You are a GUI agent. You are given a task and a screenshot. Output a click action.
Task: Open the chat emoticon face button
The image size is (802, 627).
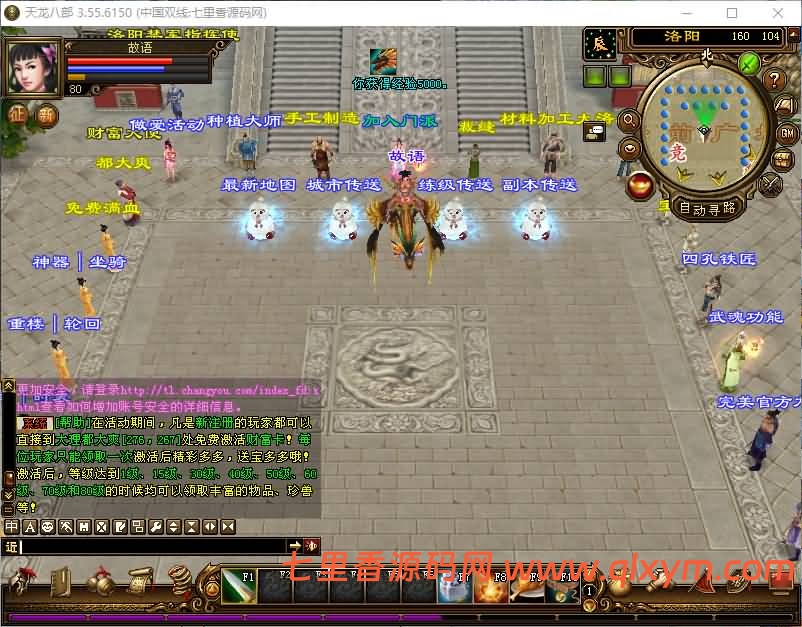48,526
